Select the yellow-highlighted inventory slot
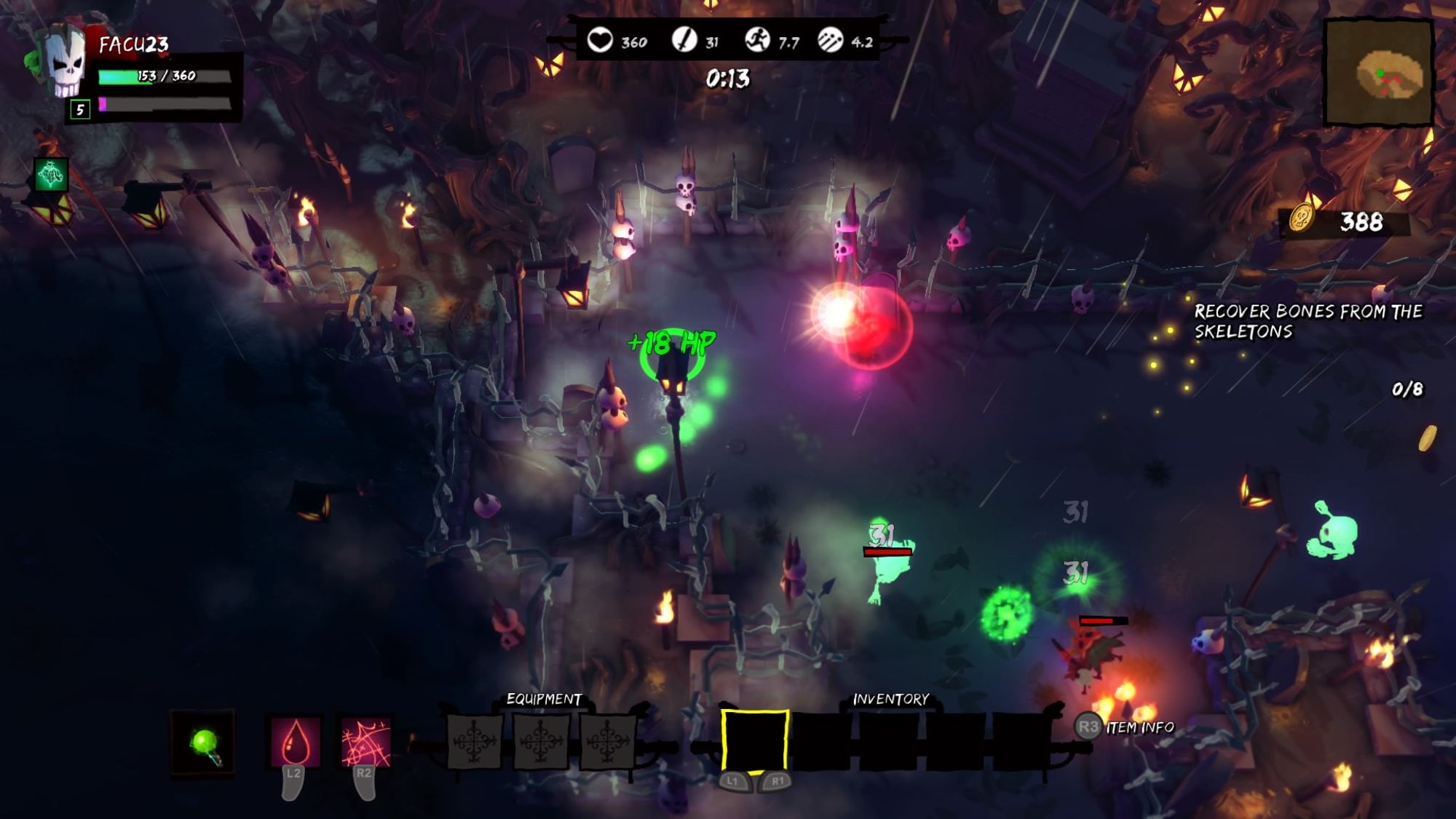The image size is (1456, 819). tap(755, 740)
